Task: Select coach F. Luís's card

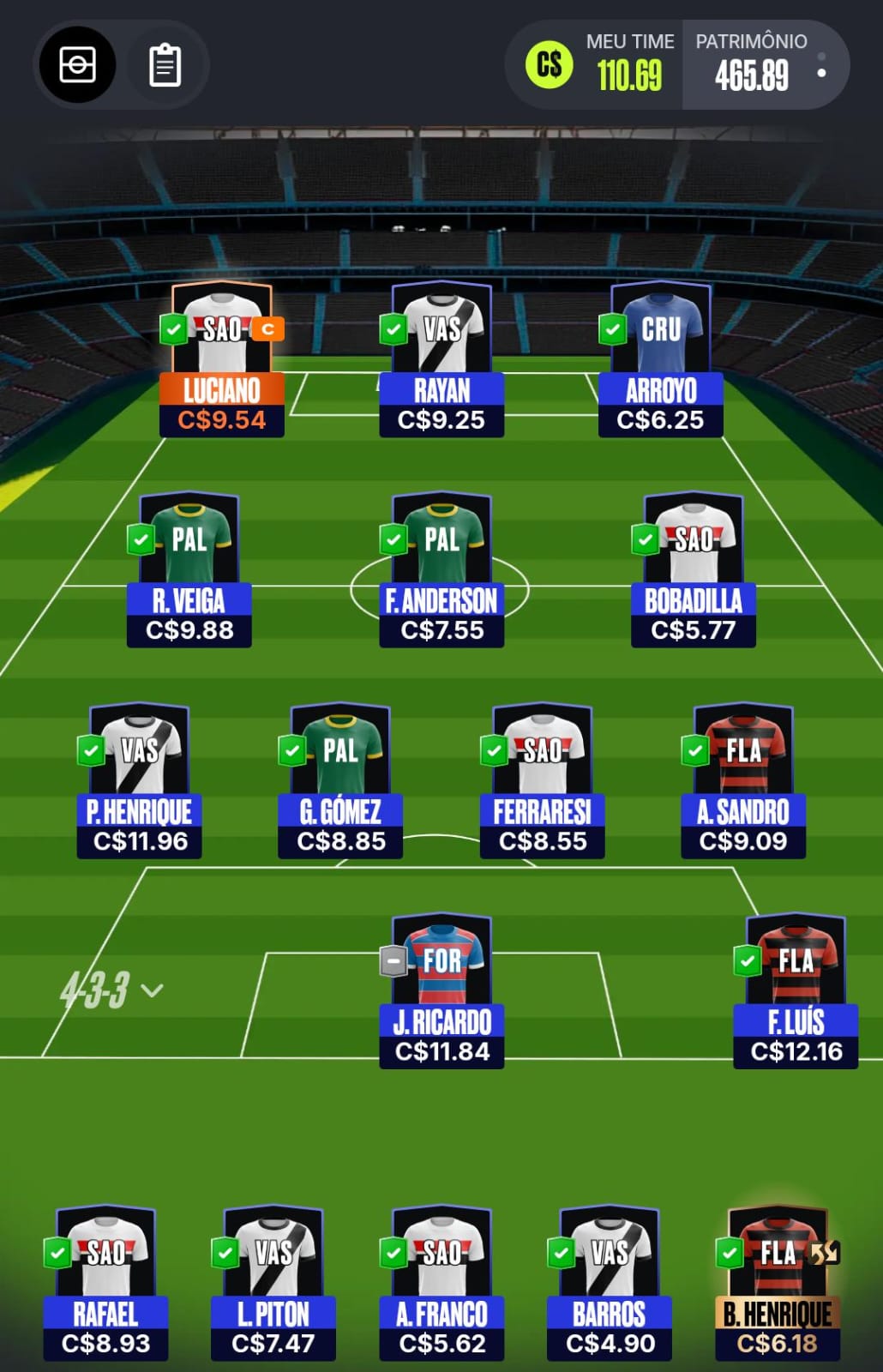Action: coord(796,991)
